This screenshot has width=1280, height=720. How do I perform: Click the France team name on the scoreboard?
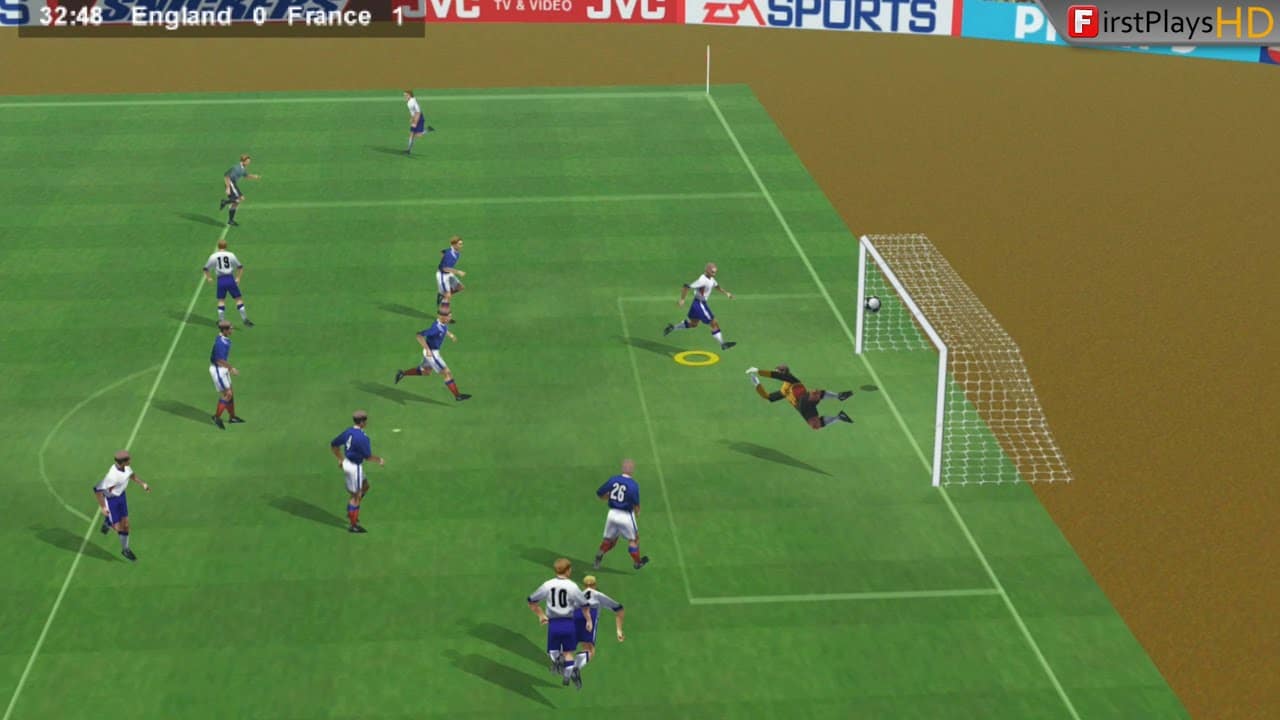click(x=330, y=16)
